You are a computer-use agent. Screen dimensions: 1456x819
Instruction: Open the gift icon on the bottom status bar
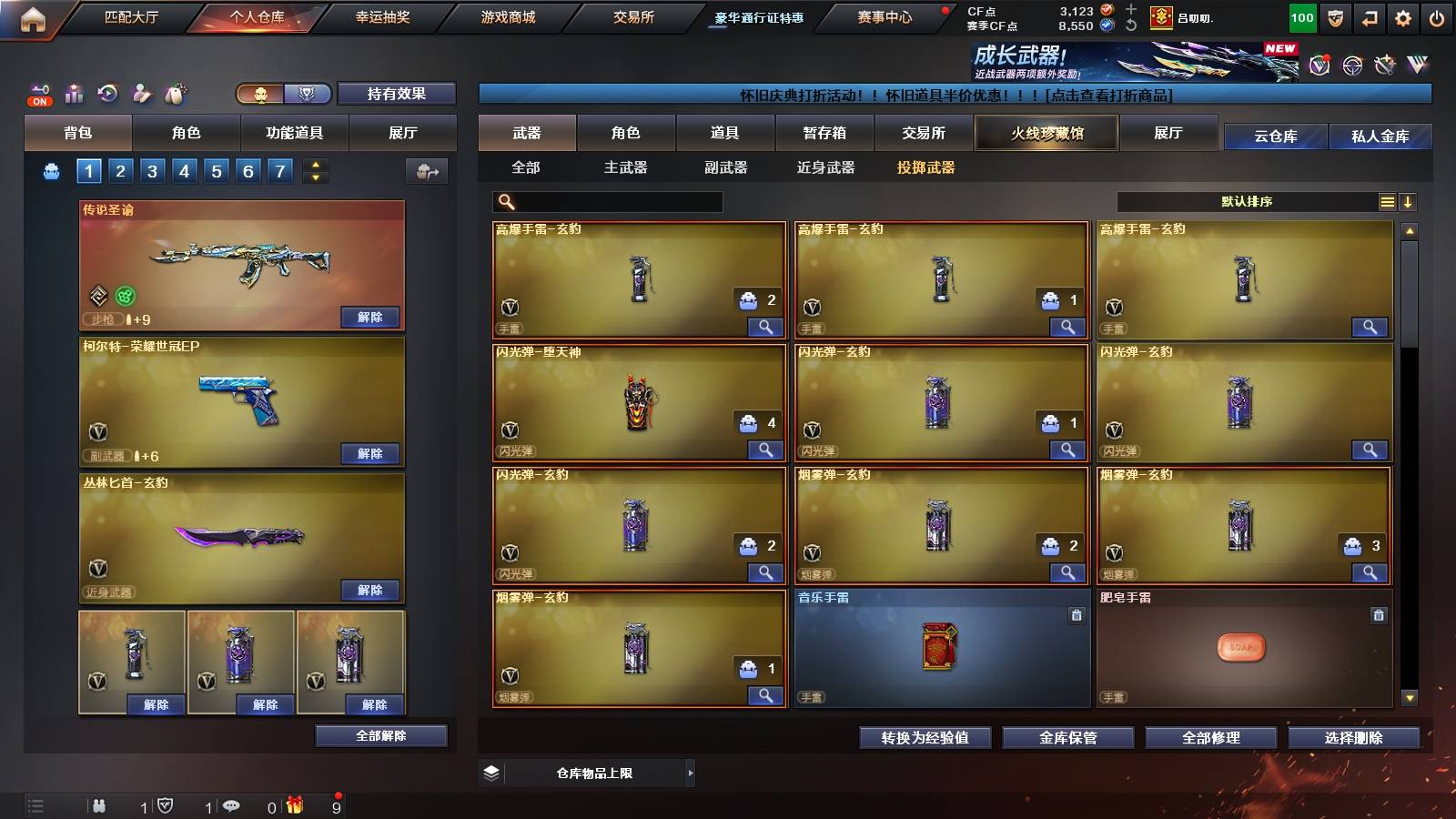click(294, 804)
